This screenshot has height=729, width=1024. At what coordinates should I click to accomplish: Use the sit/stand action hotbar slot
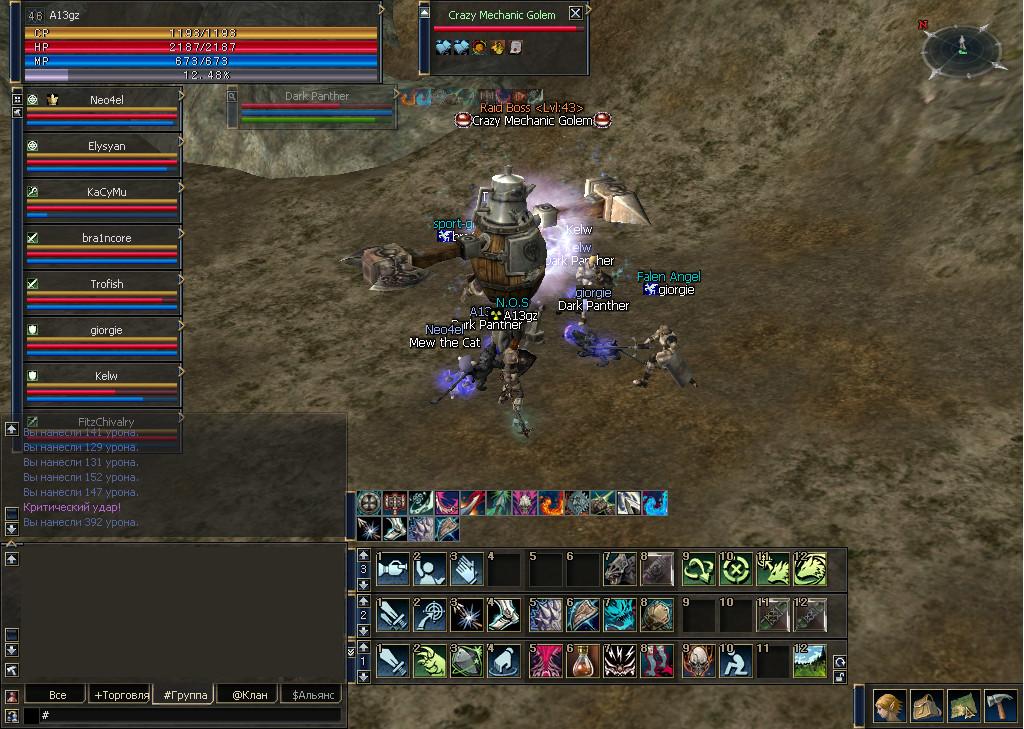click(737, 662)
